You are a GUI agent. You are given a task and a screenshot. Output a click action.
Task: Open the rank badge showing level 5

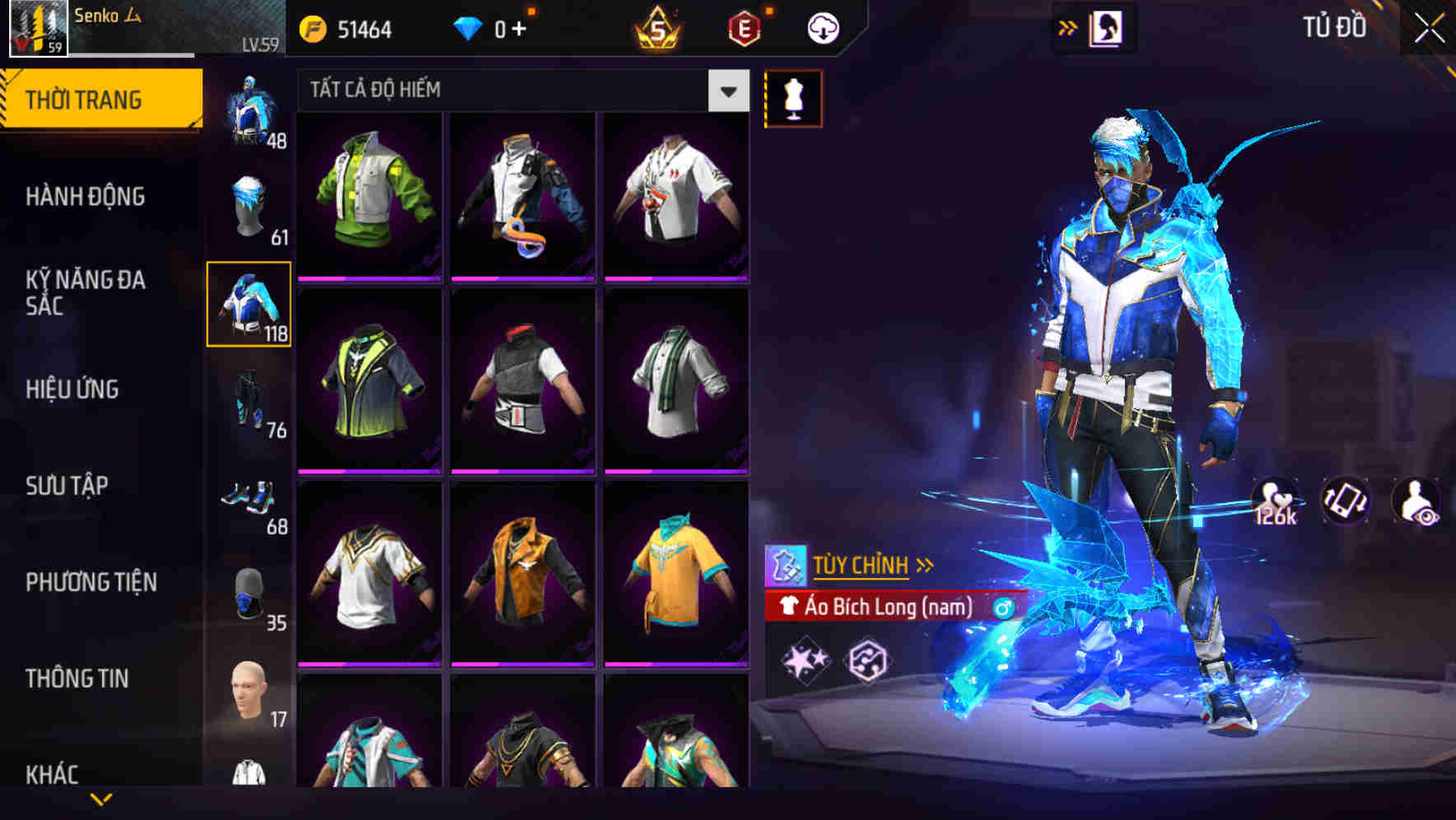click(x=656, y=28)
